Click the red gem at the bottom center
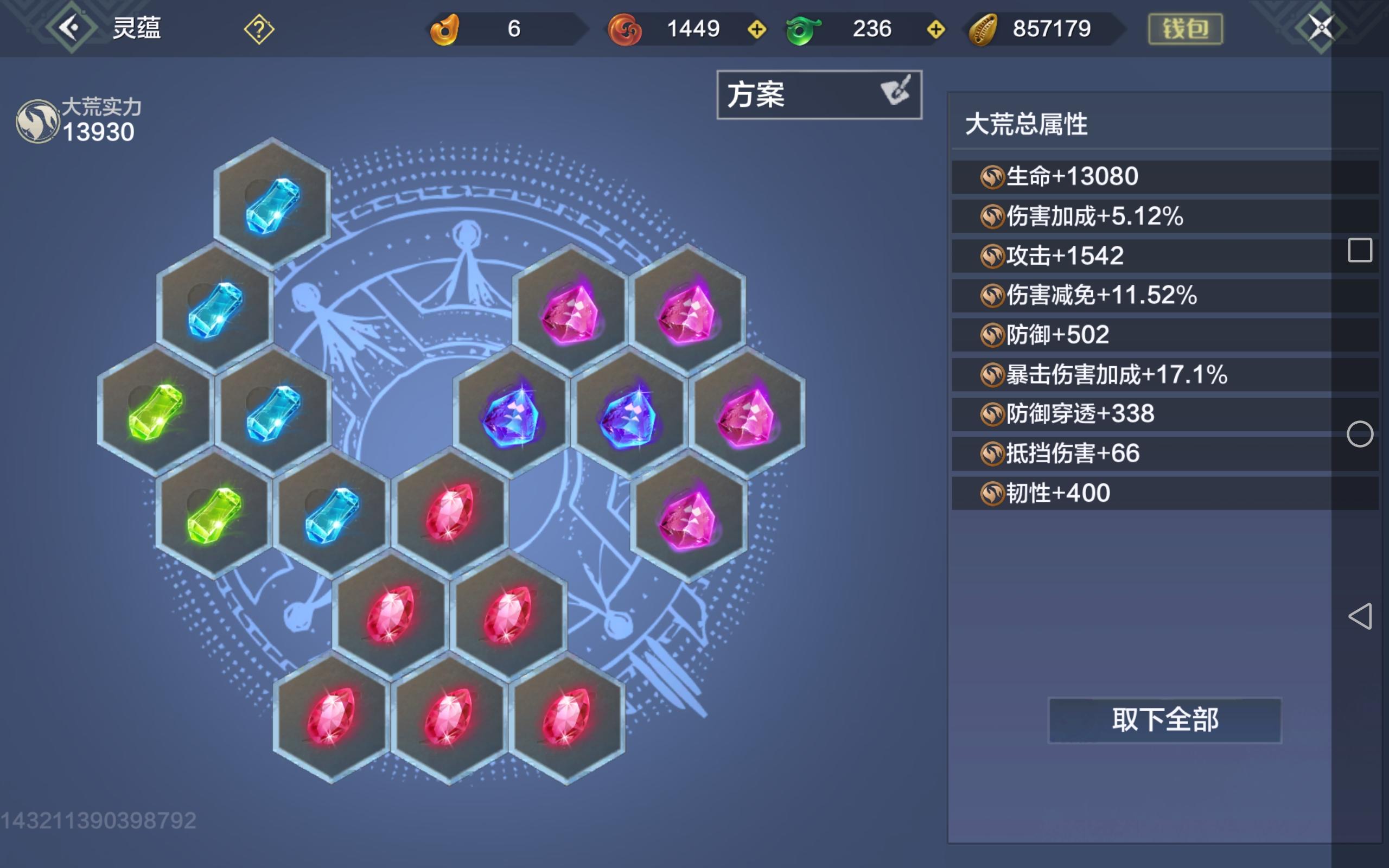This screenshot has width=1389, height=868. [x=450, y=717]
